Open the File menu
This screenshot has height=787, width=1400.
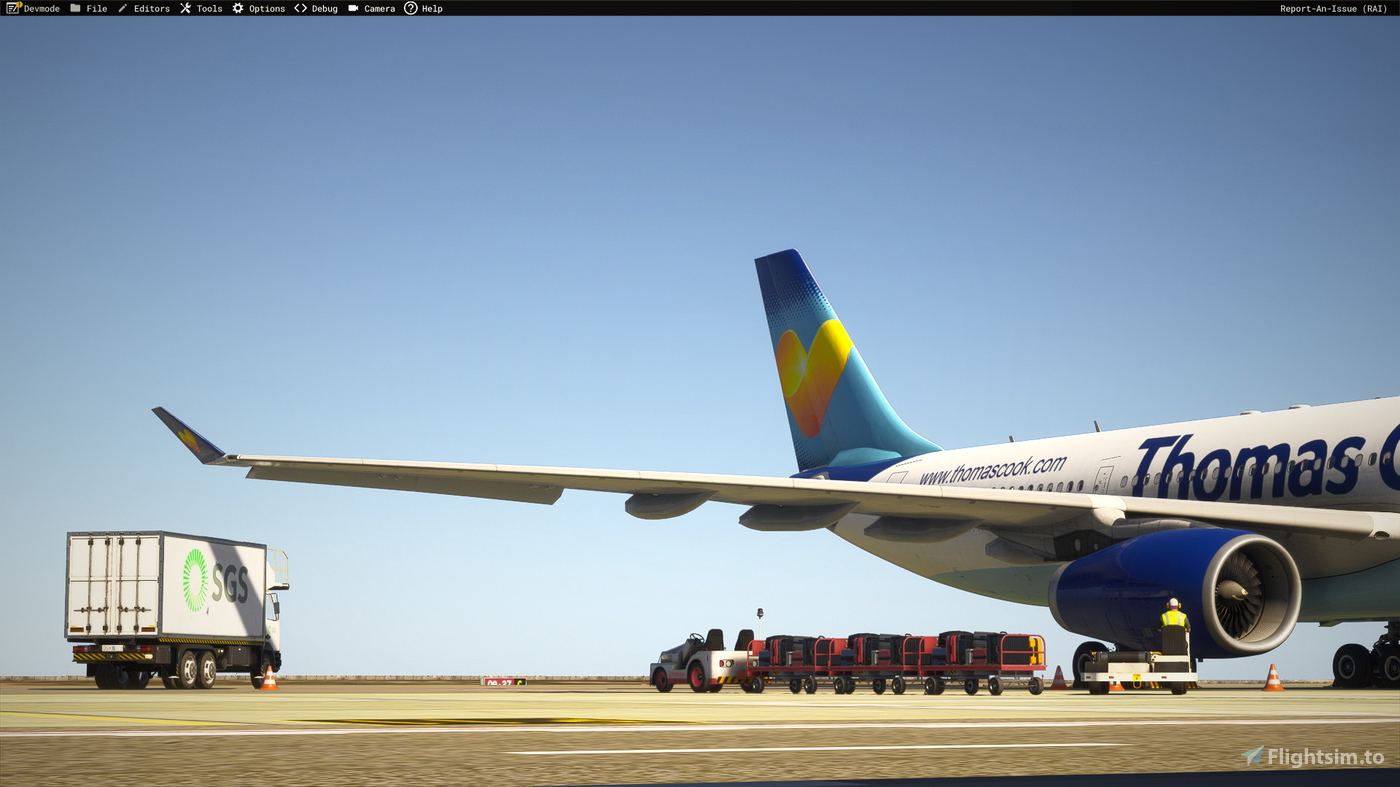coord(96,8)
